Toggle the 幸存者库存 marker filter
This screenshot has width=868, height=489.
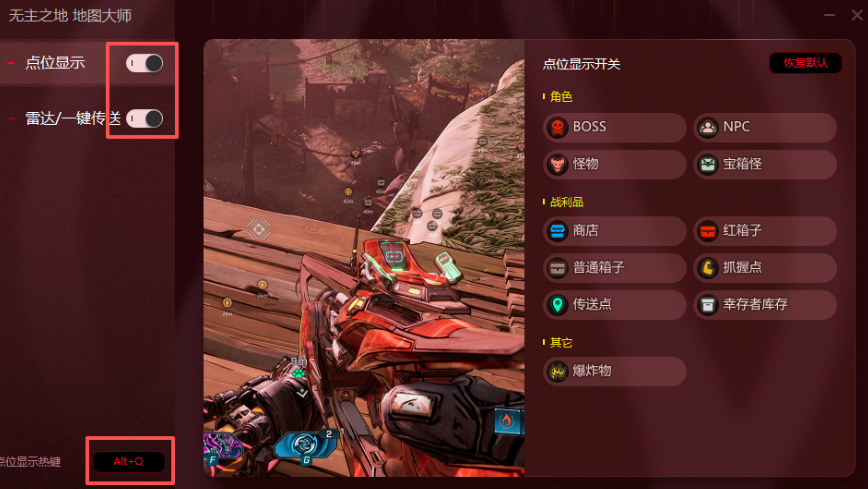[765, 304]
